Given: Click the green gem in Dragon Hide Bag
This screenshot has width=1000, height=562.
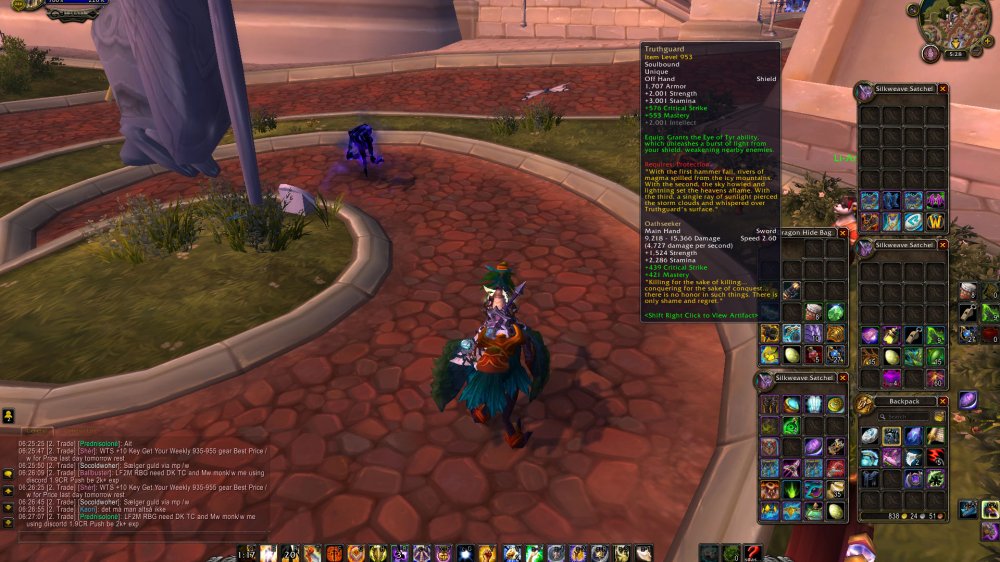Looking at the screenshot, I should click(x=835, y=311).
